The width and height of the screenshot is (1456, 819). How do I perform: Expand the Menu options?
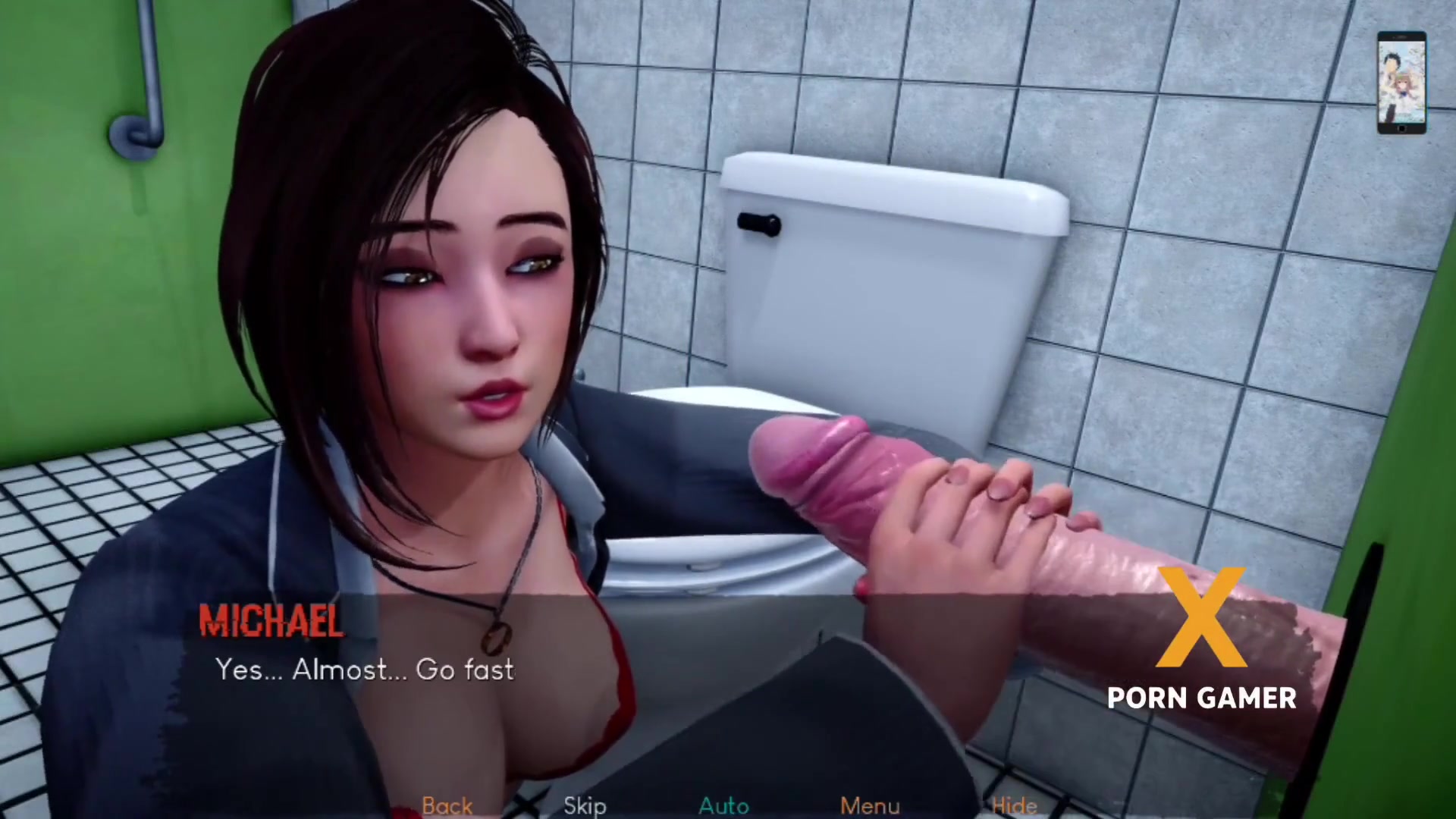click(x=869, y=806)
